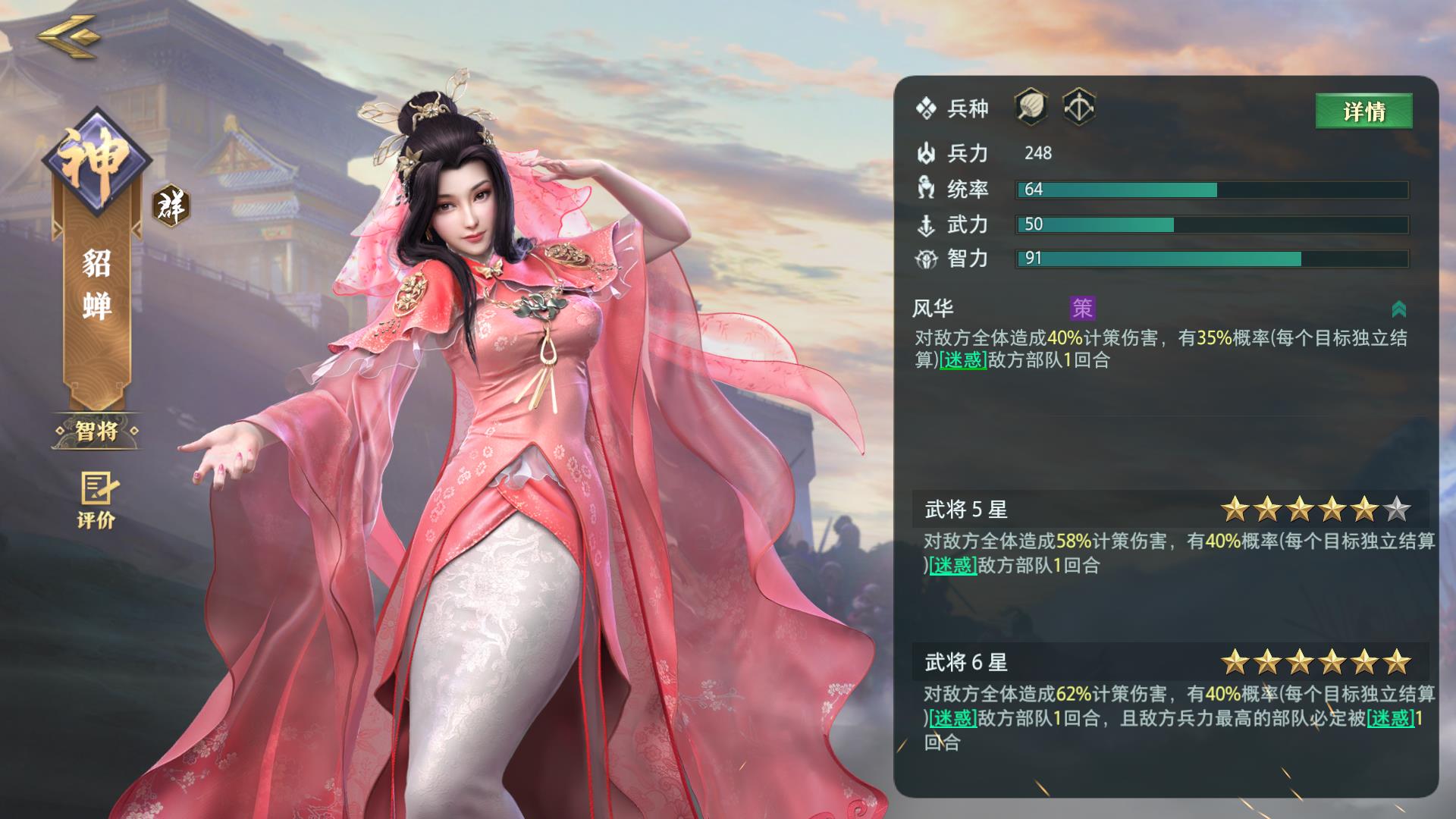Click the 智力 intelligence stat icon
Image resolution: width=1456 pixels, height=819 pixels.
click(x=927, y=259)
